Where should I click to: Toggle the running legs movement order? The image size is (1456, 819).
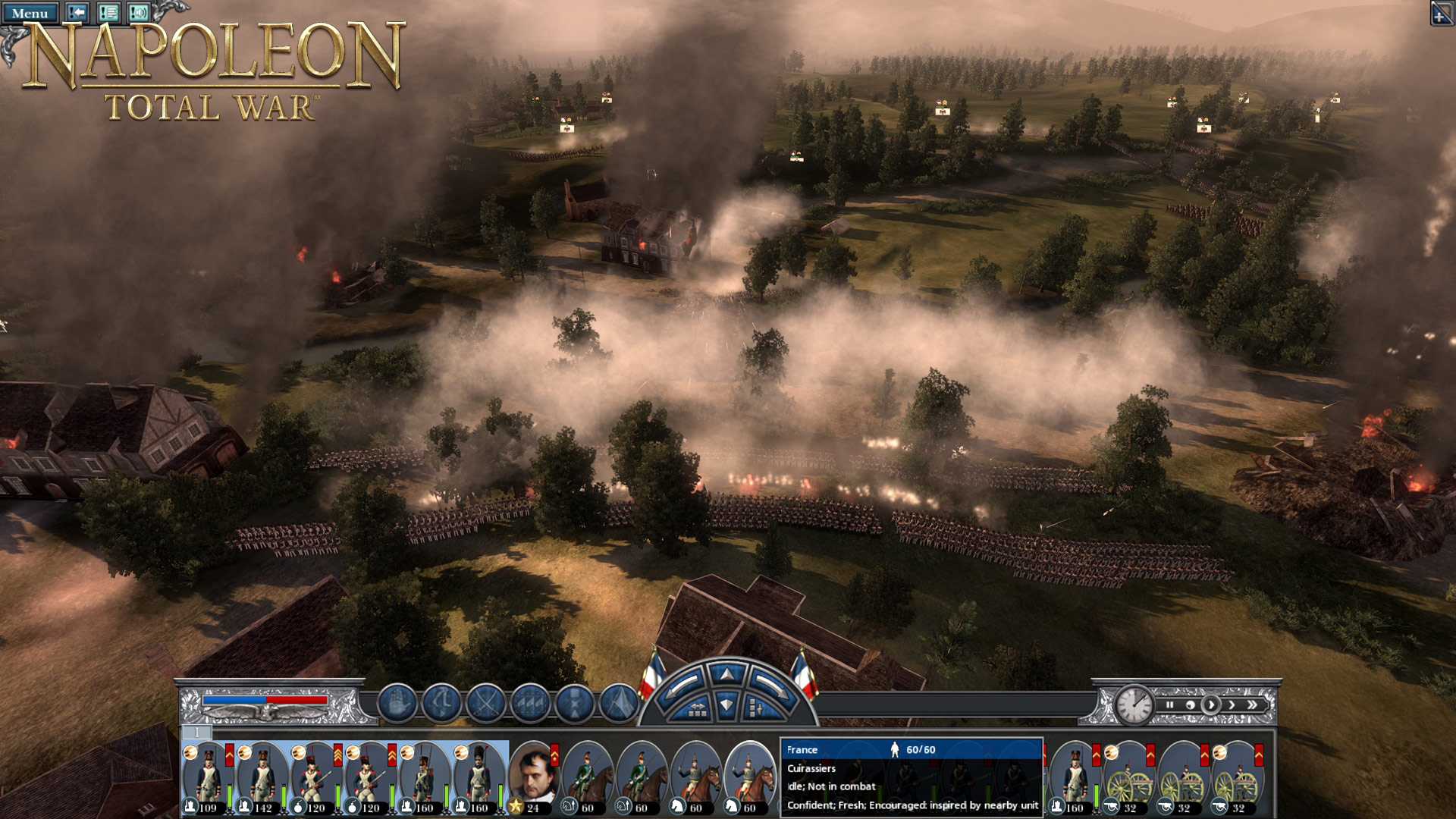tap(441, 703)
